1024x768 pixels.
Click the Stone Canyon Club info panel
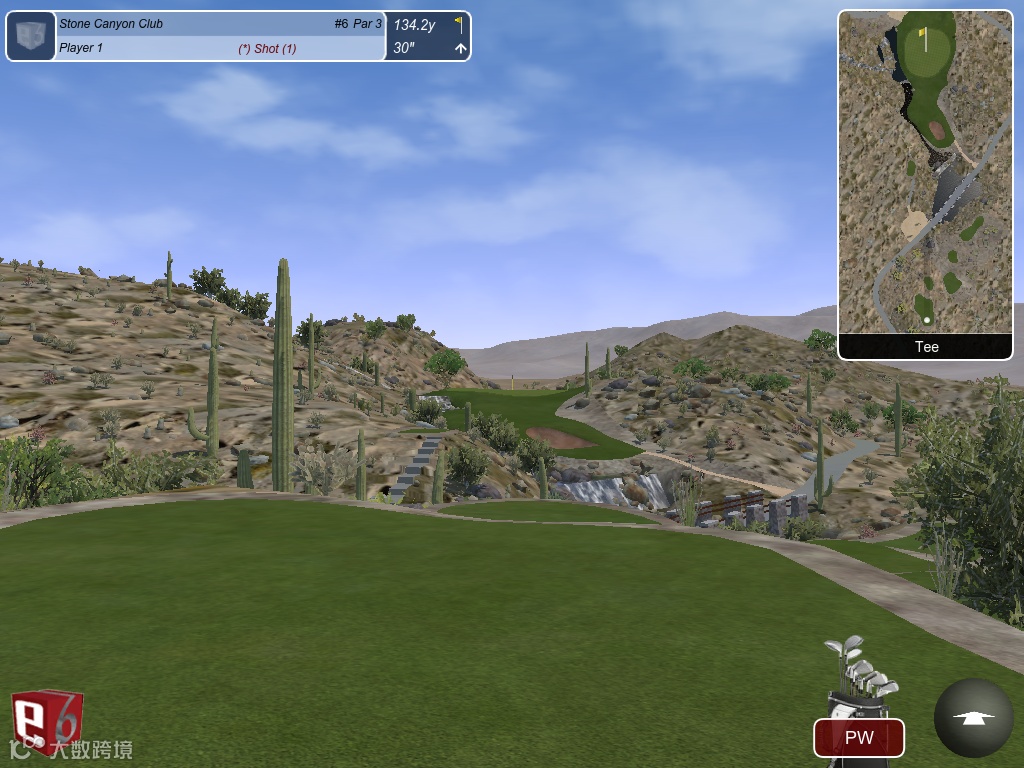tap(220, 36)
